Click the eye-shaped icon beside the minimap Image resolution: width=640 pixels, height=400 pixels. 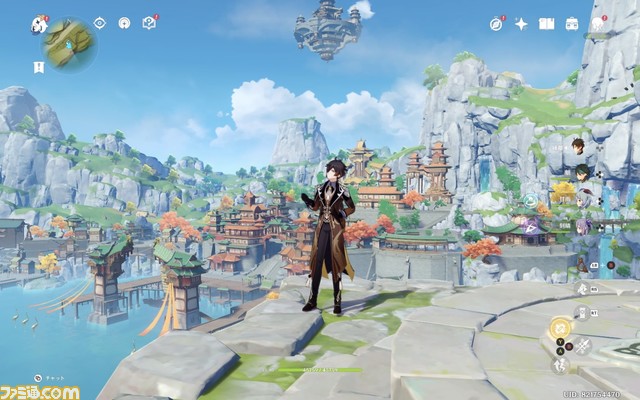pyautogui.click(x=99, y=22)
